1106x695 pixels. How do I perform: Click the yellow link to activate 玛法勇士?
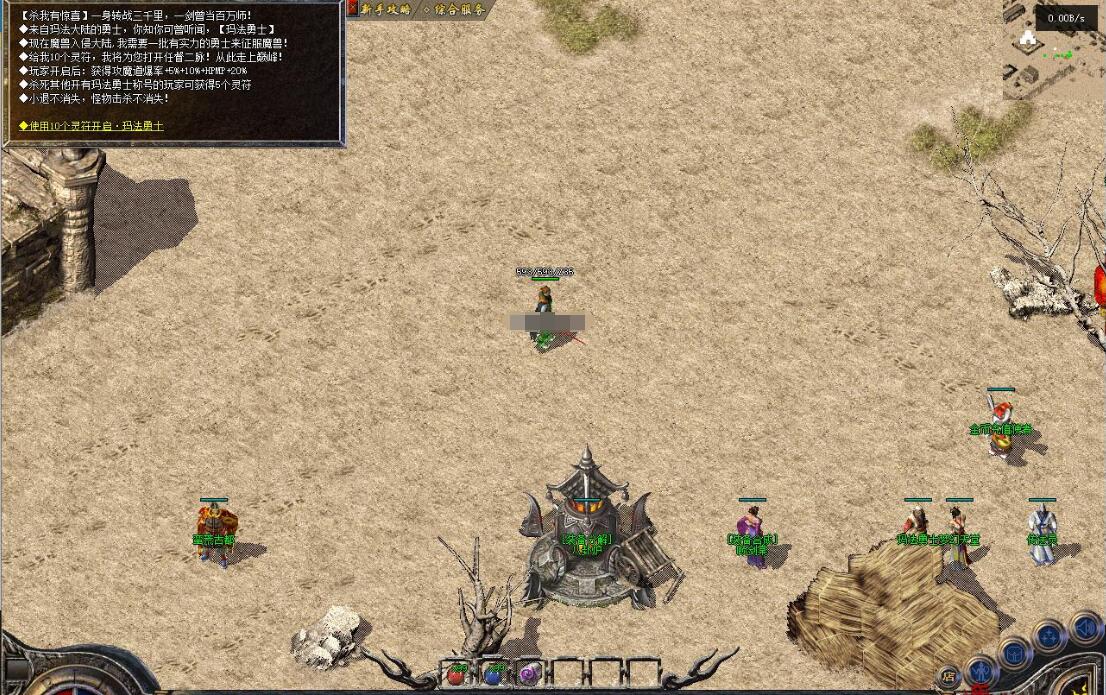(x=91, y=126)
